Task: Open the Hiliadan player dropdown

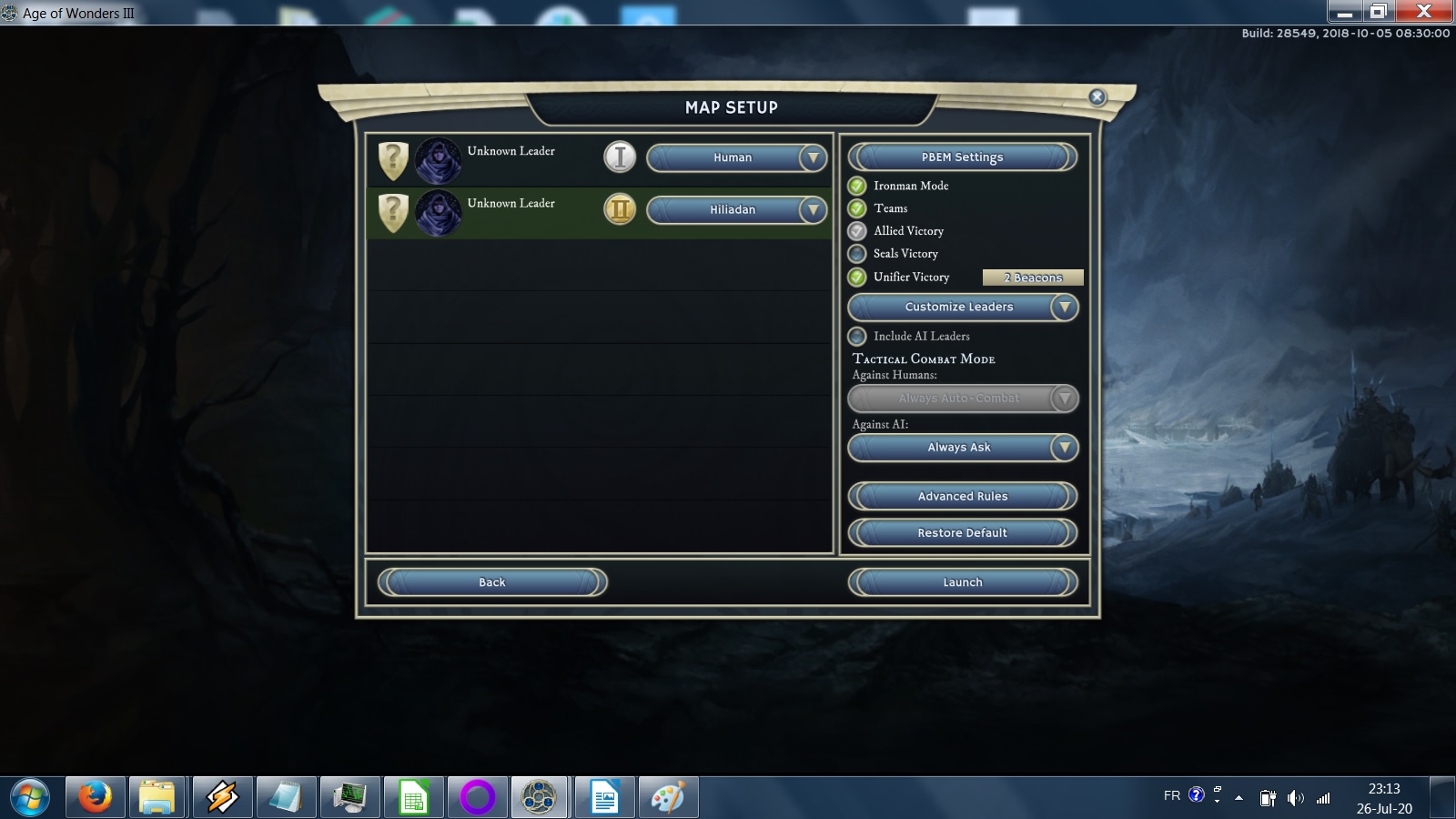Action: [736, 210]
